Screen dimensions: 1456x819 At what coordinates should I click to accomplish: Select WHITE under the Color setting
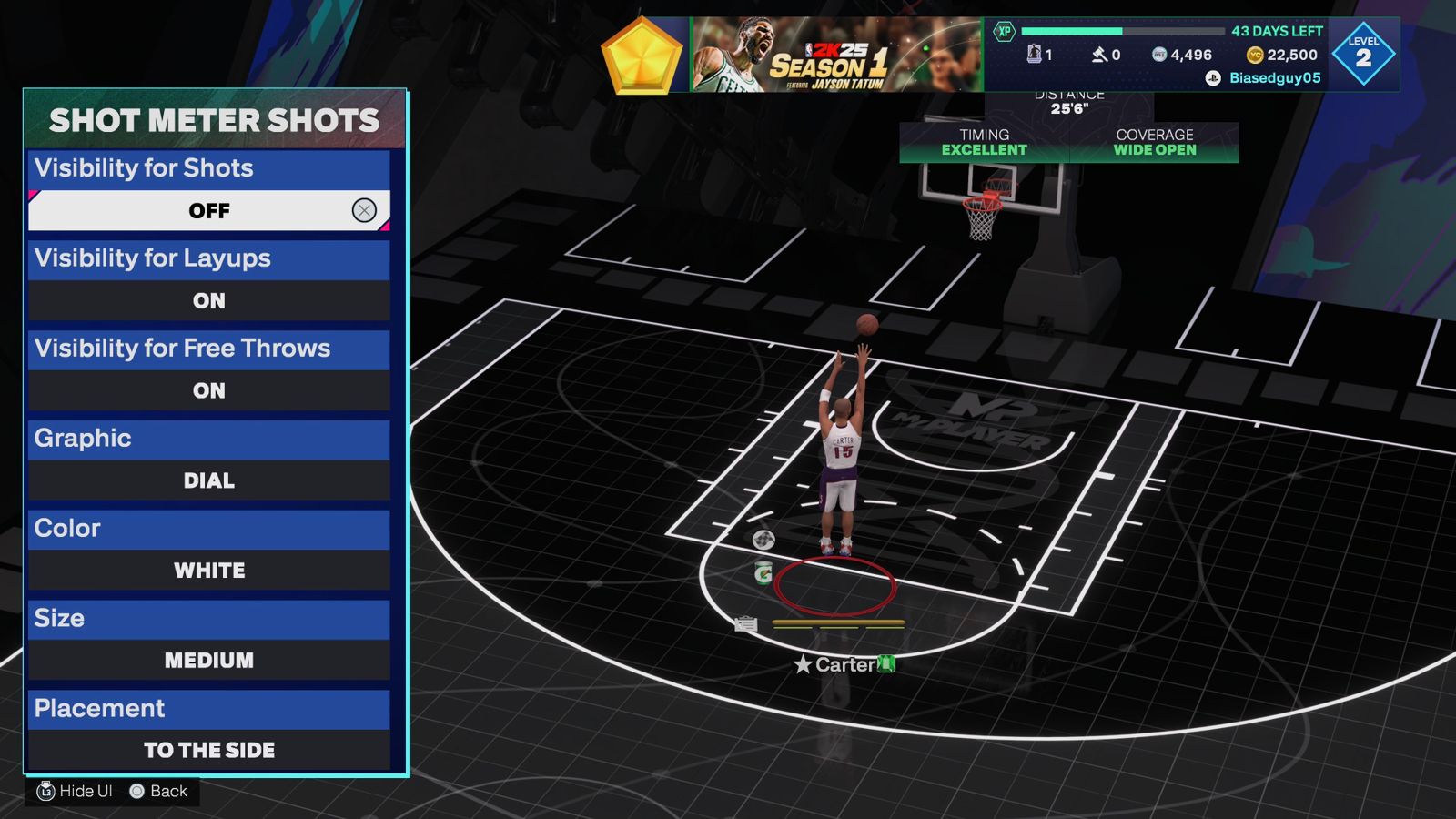[209, 571]
